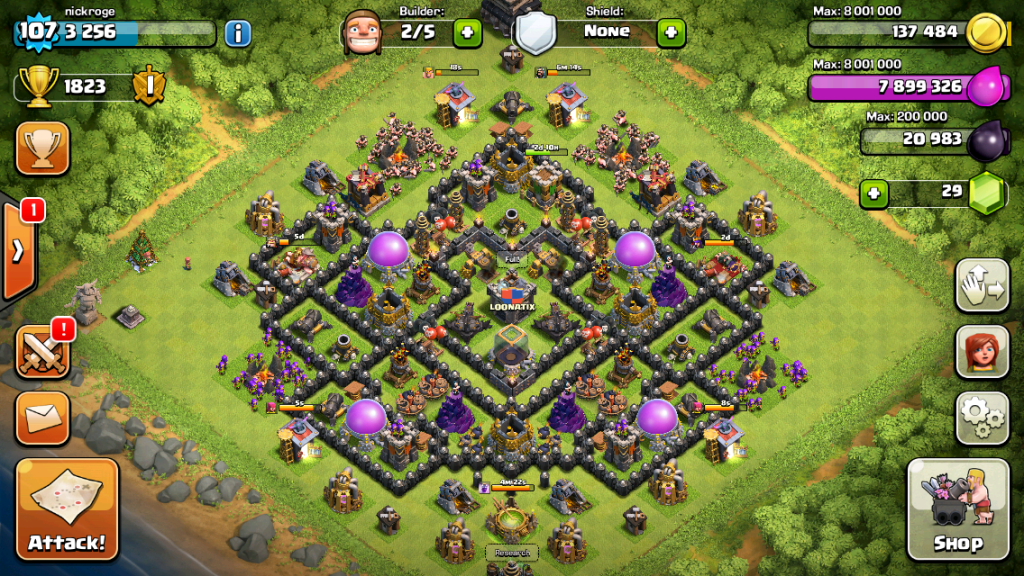Open the settings gears button

pos(982,418)
